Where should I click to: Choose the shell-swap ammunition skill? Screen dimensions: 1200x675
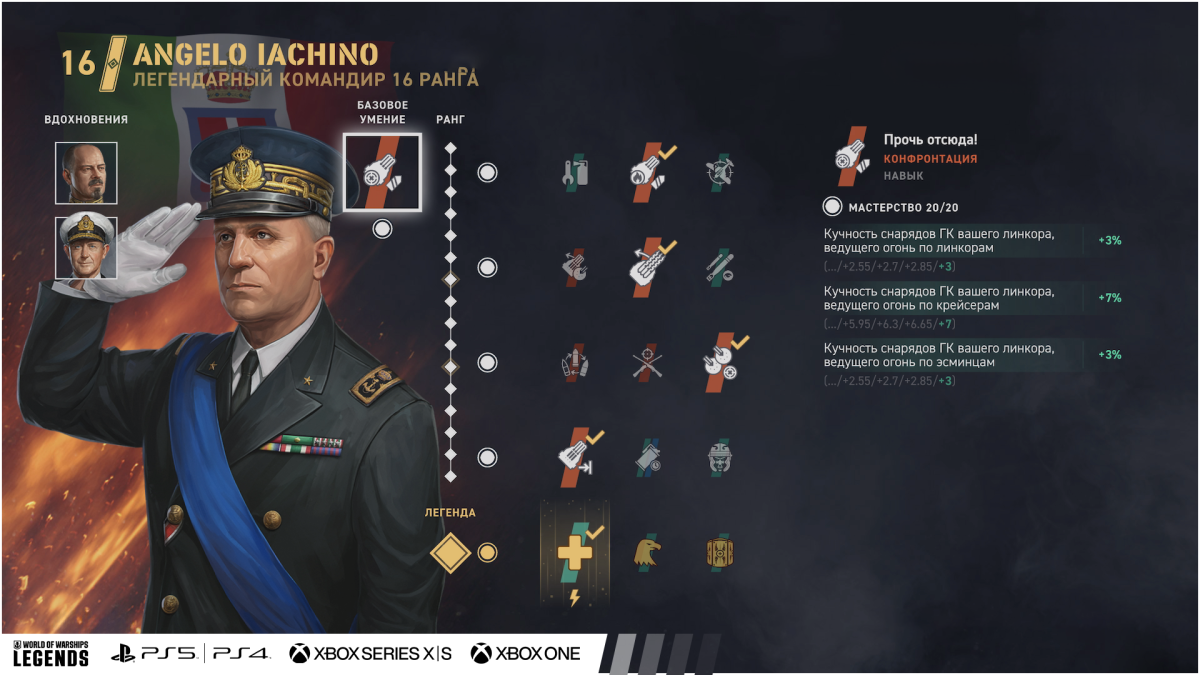point(574,362)
